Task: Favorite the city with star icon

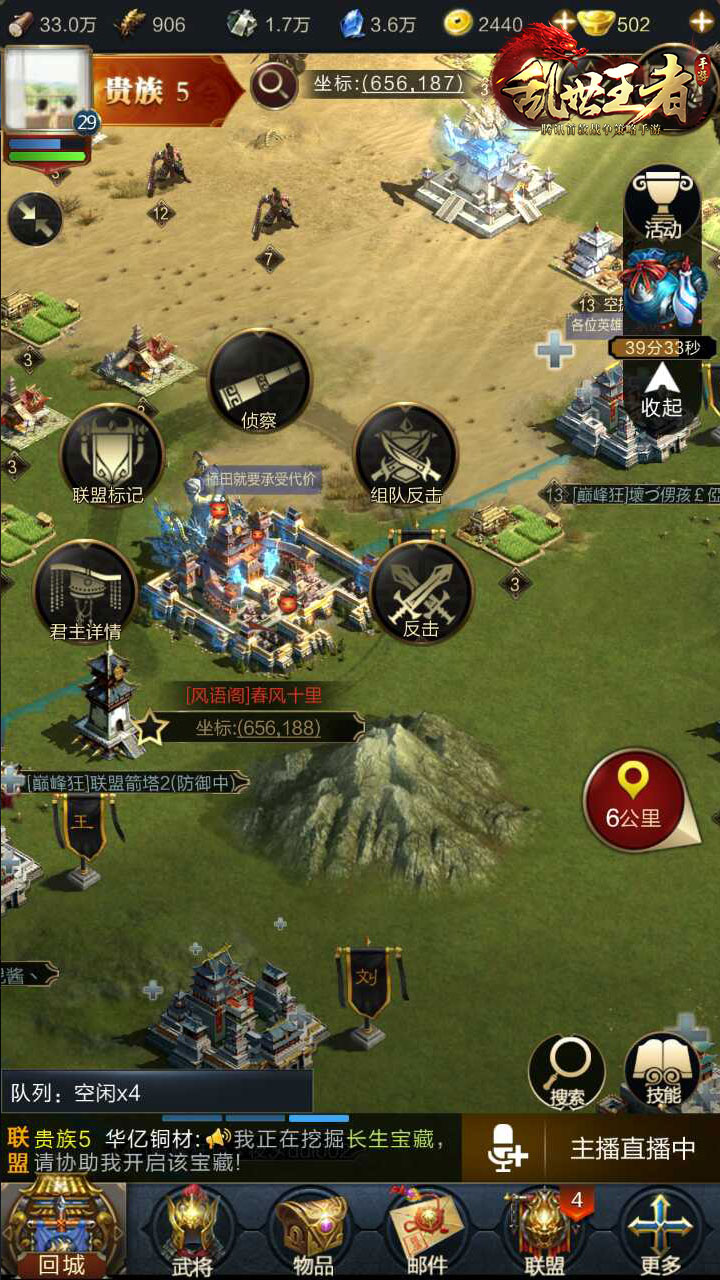Action: pyautogui.click(x=150, y=727)
